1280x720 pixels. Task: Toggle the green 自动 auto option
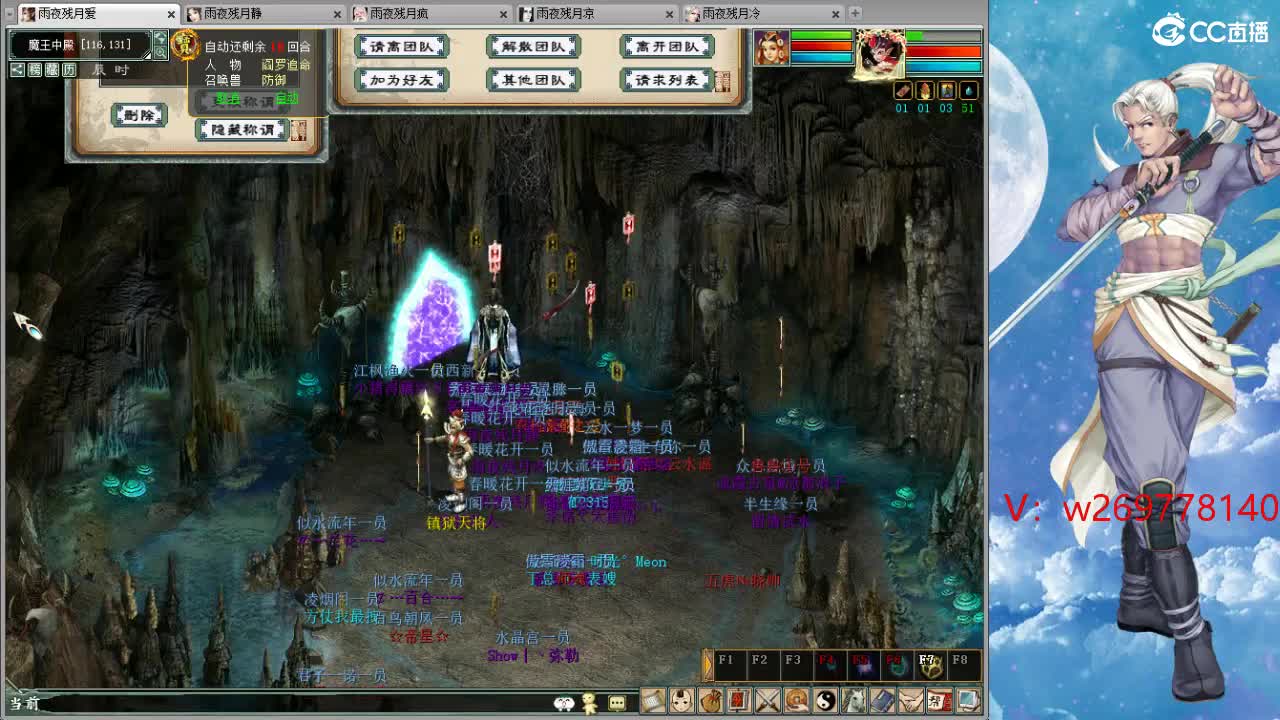point(285,99)
